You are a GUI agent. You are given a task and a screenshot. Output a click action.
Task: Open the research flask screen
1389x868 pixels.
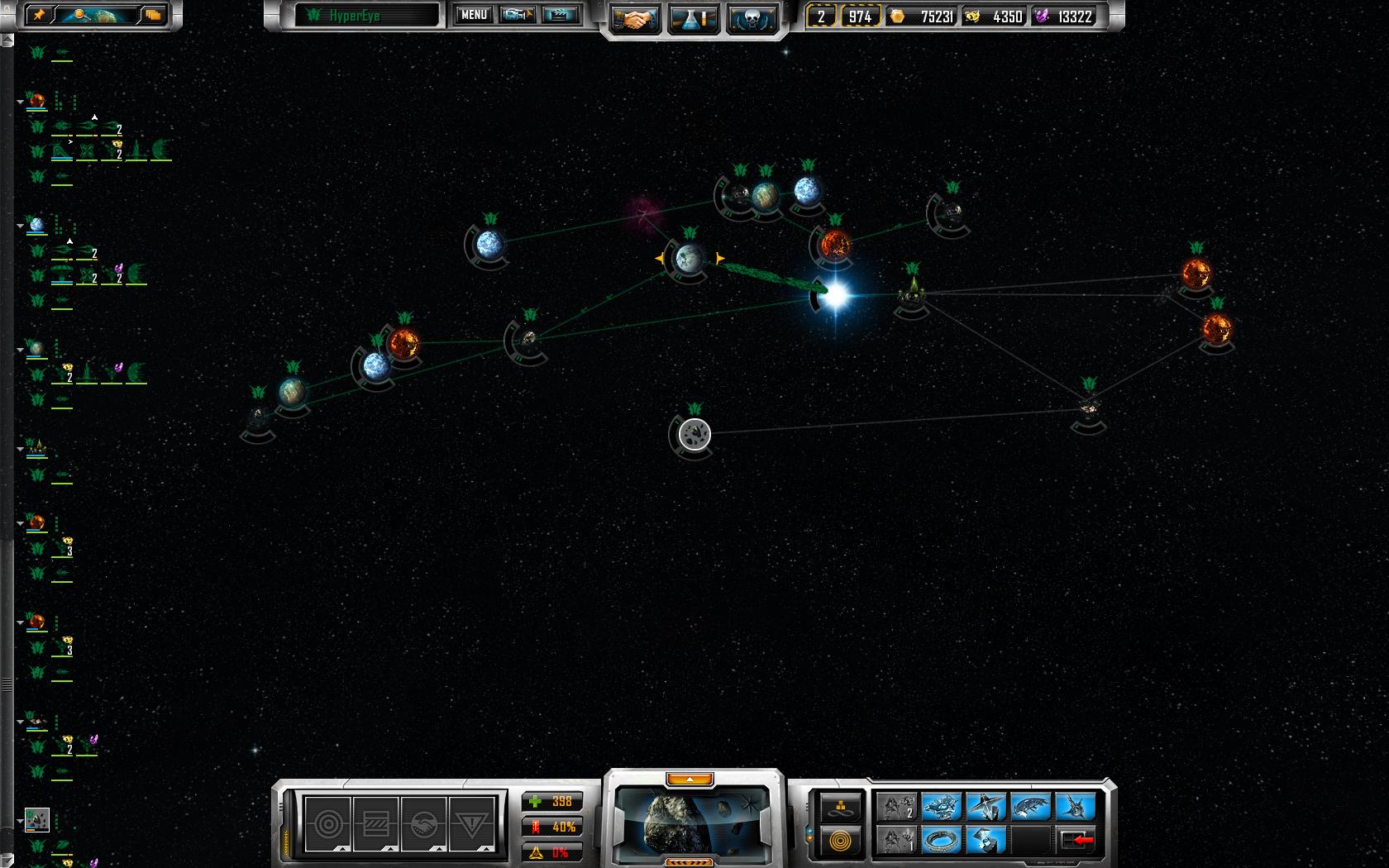693,18
